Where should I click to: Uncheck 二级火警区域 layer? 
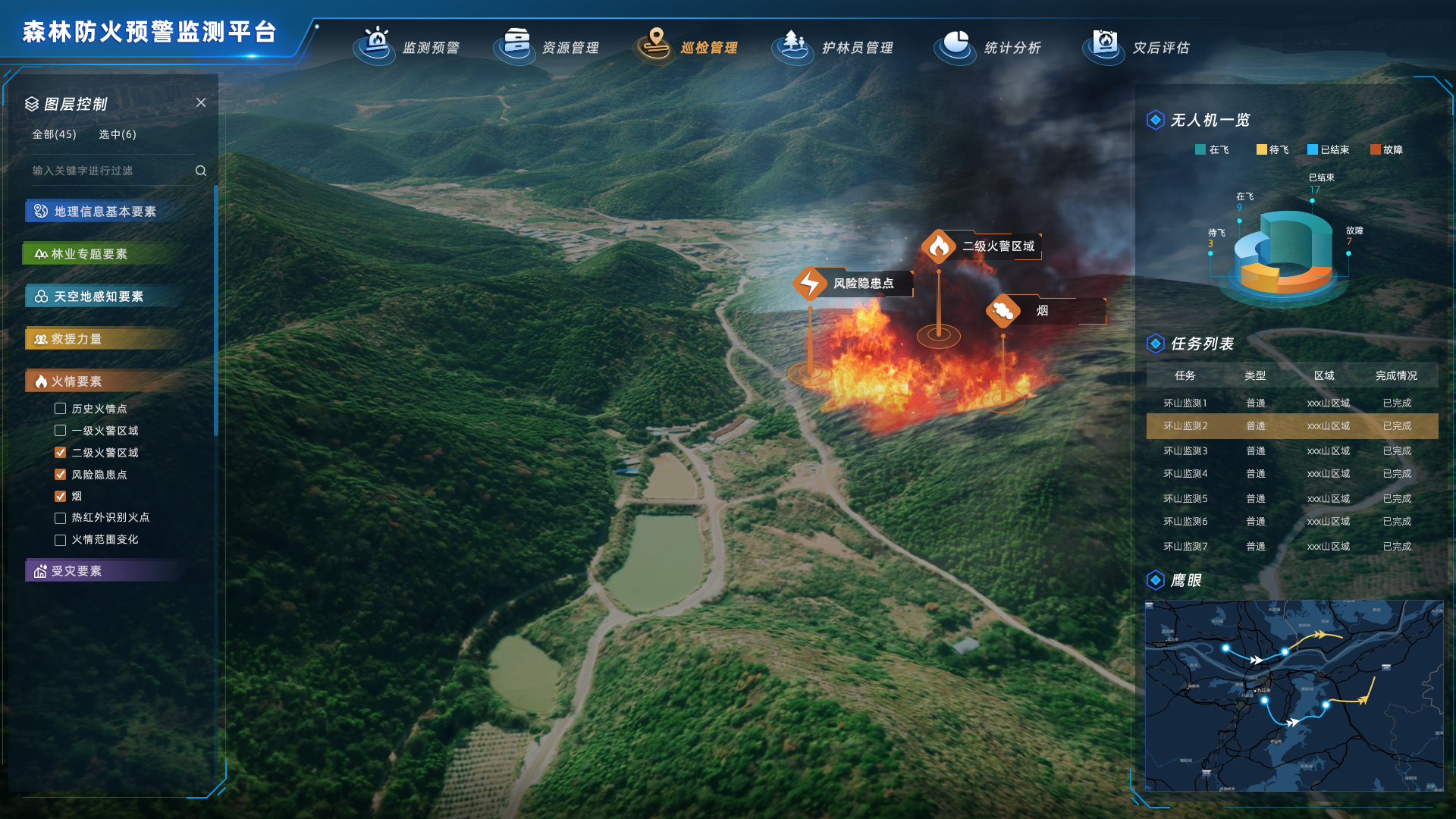[61, 453]
